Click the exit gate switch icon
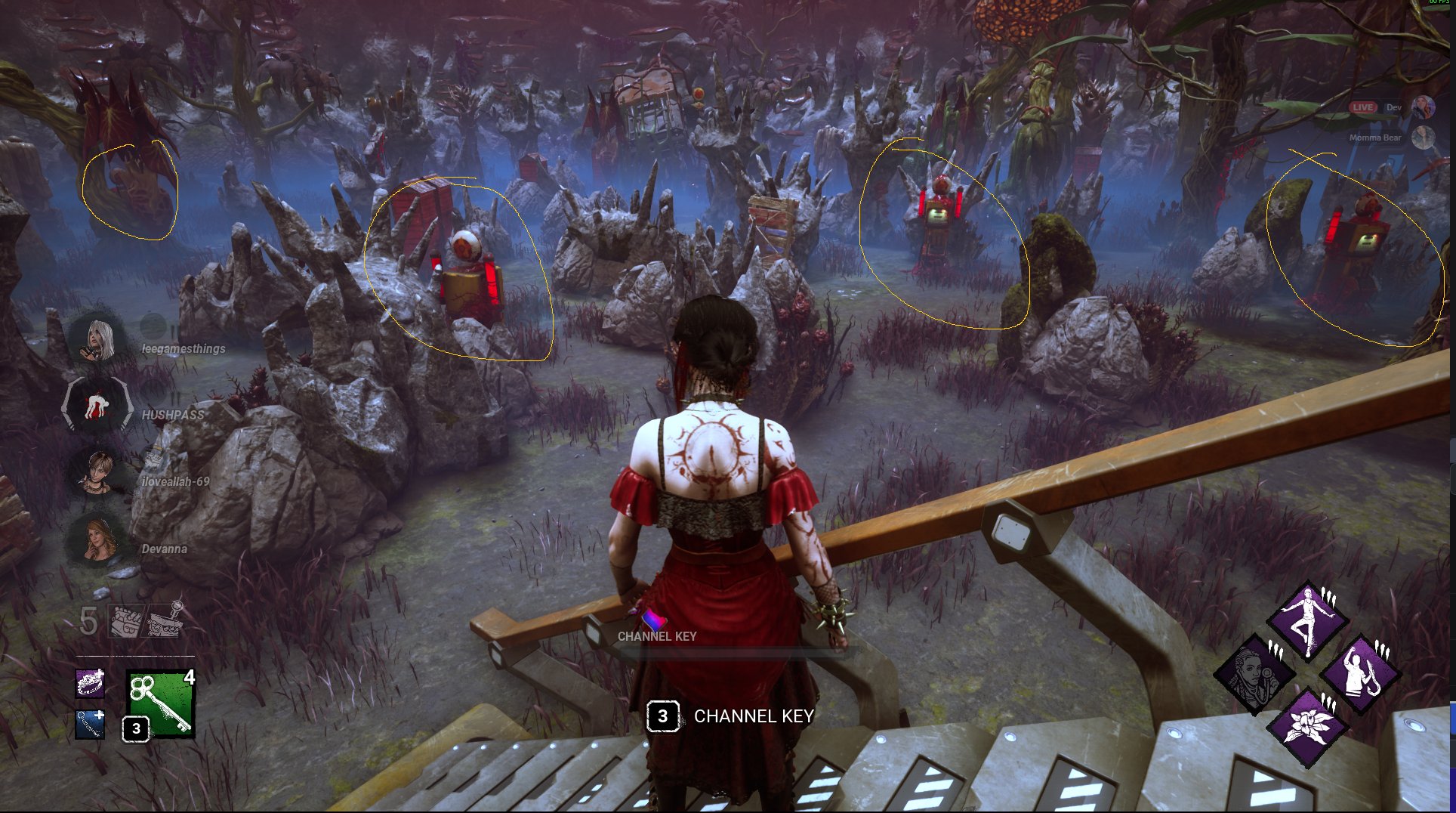 [165, 620]
